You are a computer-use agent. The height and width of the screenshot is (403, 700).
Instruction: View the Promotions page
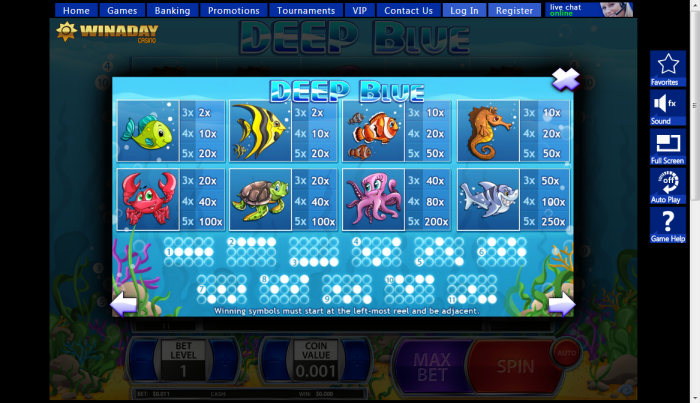tap(234, 11)
